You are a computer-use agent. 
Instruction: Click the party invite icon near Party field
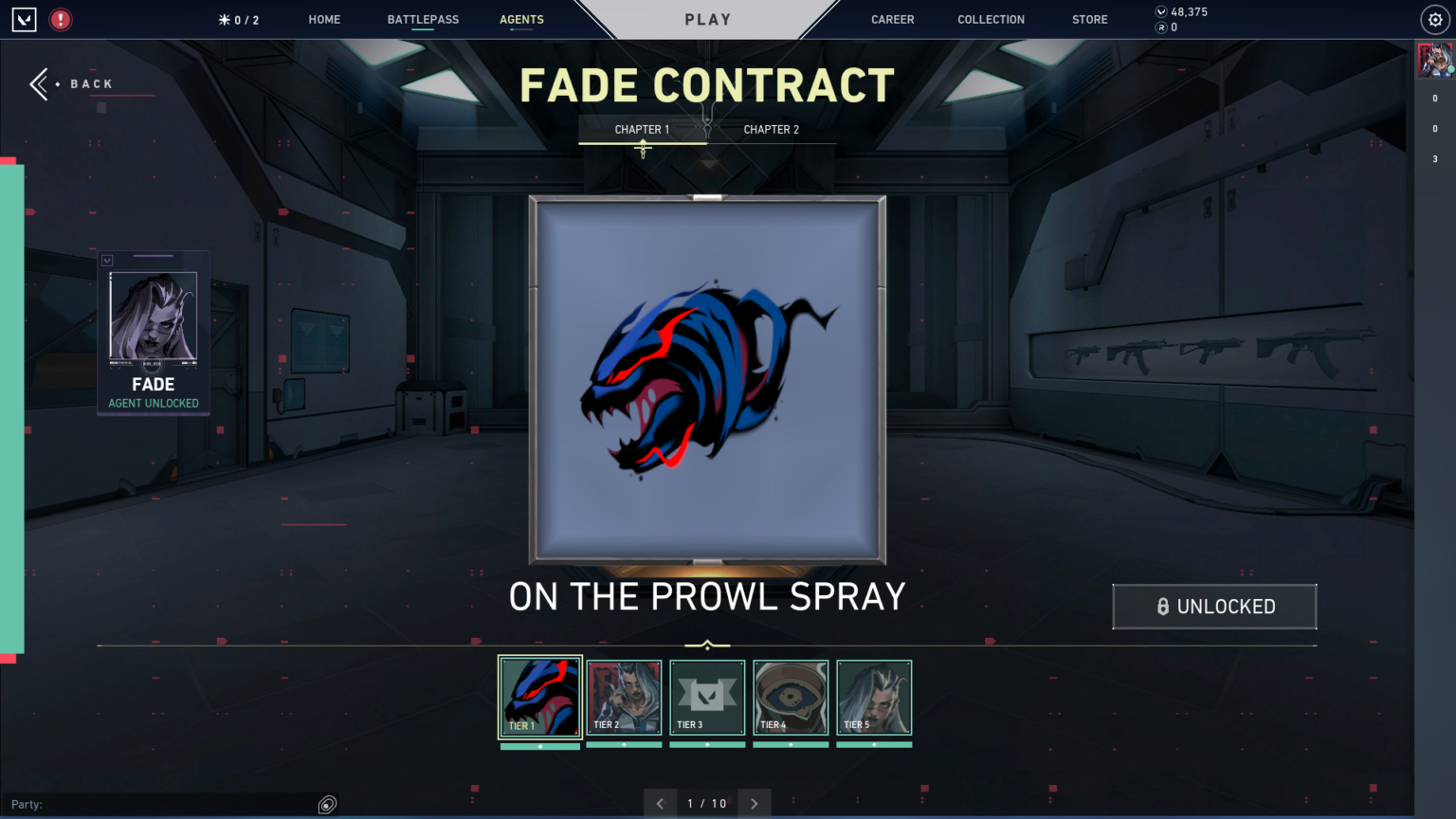click(x=327, y=803)
